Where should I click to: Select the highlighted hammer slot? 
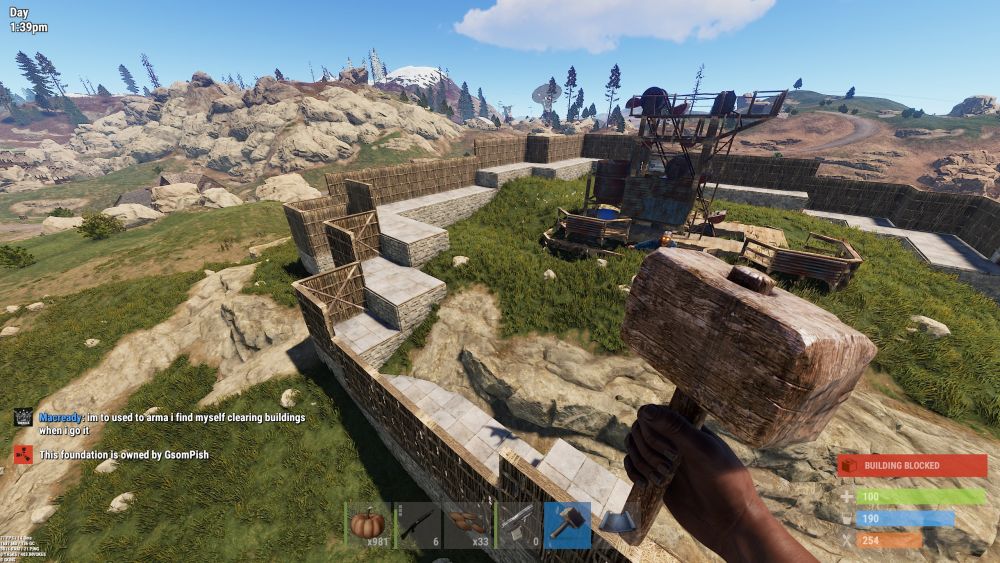click(x=567, y=525)
